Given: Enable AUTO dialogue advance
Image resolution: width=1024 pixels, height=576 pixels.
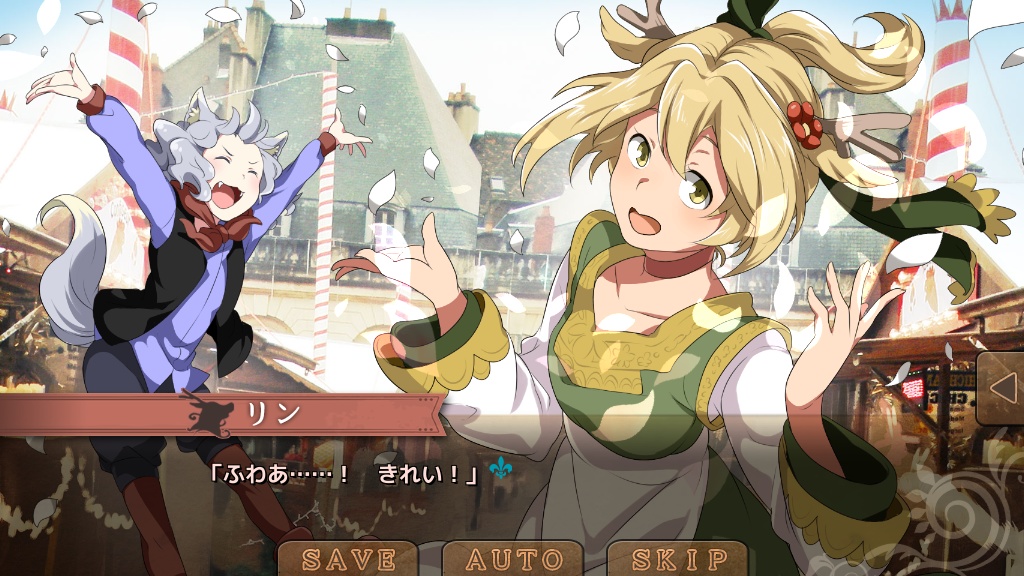Looking at the screenshot, I should [514, 558].
